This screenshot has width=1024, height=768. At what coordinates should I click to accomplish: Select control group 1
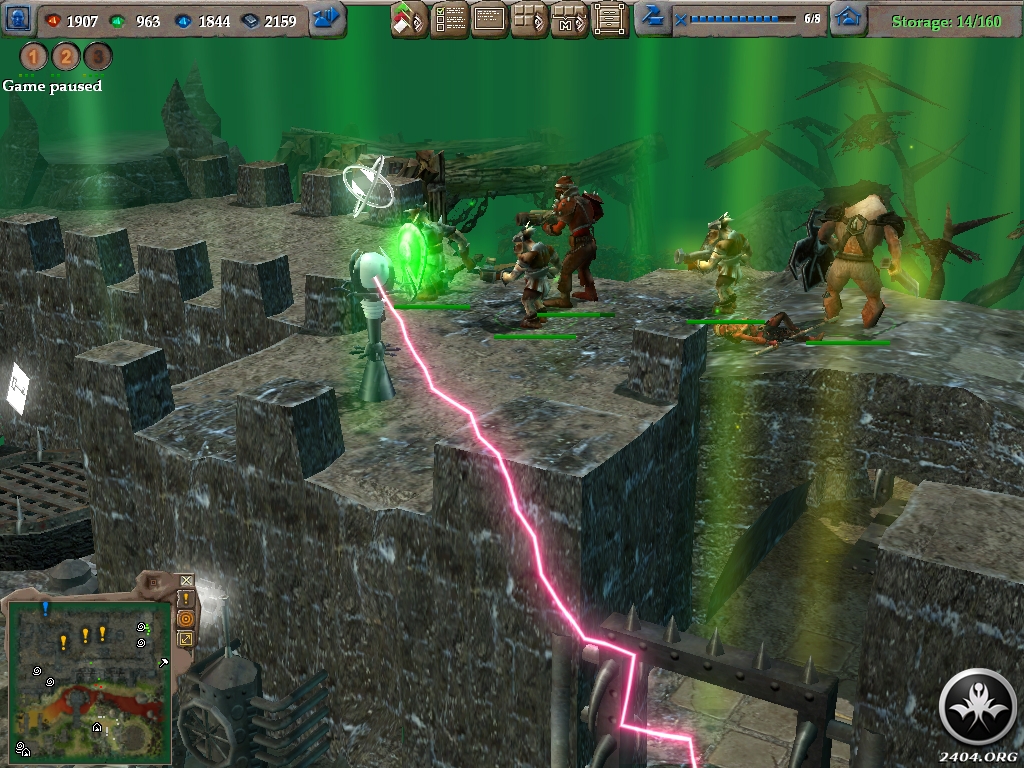pyautogui.click(x=34, y=57)
